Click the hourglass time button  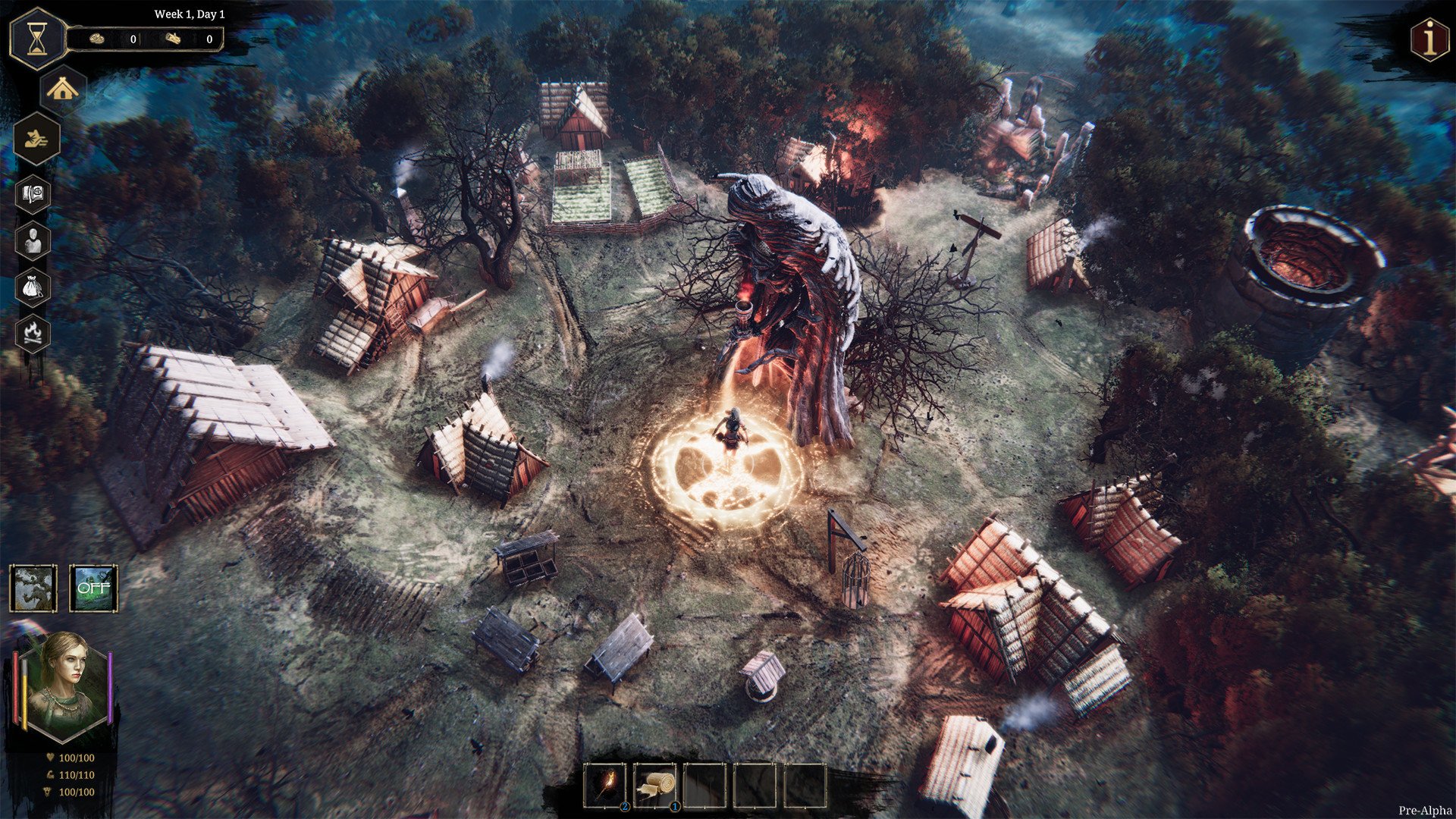tap(36, 39)
